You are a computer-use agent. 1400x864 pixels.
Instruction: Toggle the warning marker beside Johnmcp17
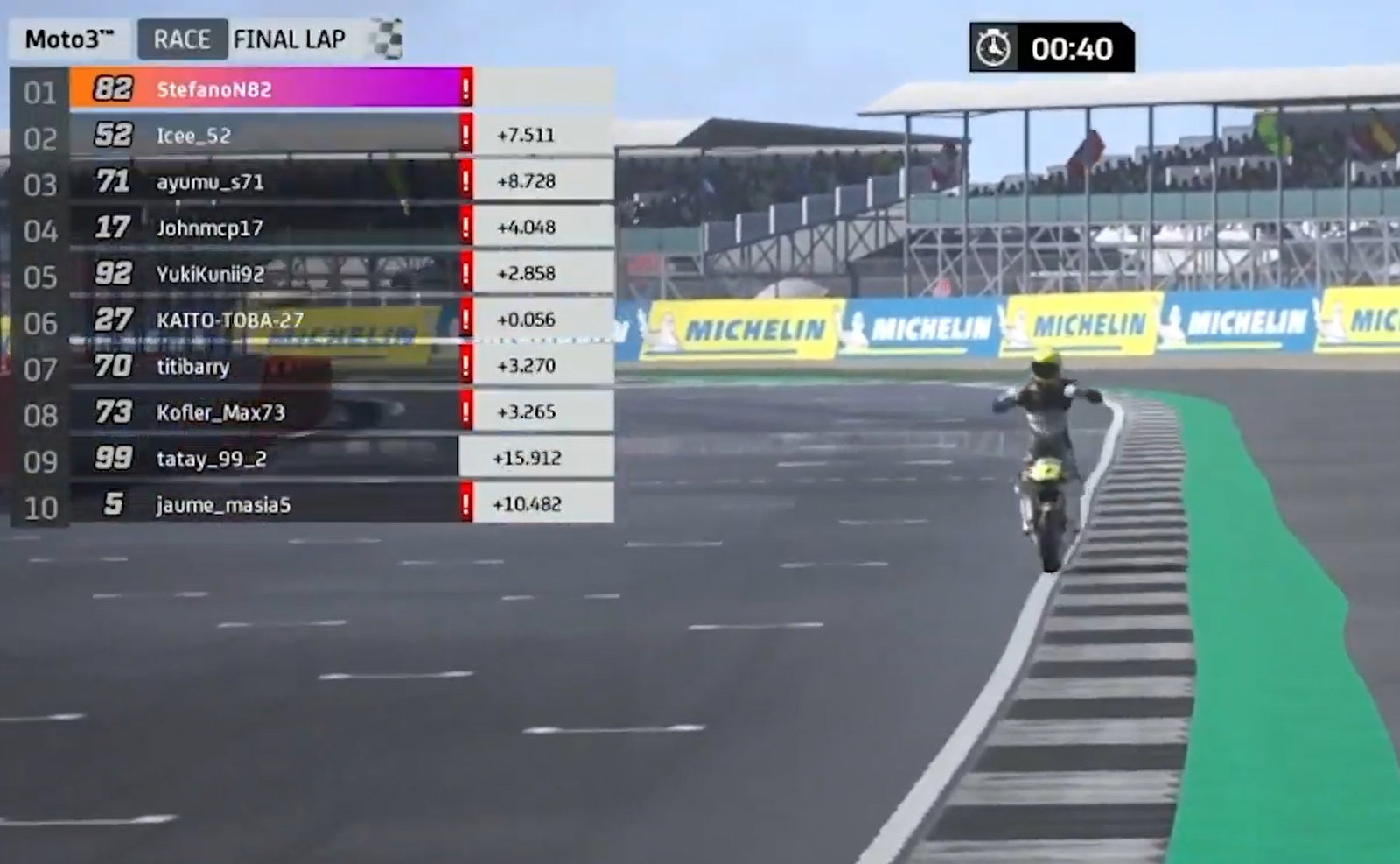coord(466,228)
